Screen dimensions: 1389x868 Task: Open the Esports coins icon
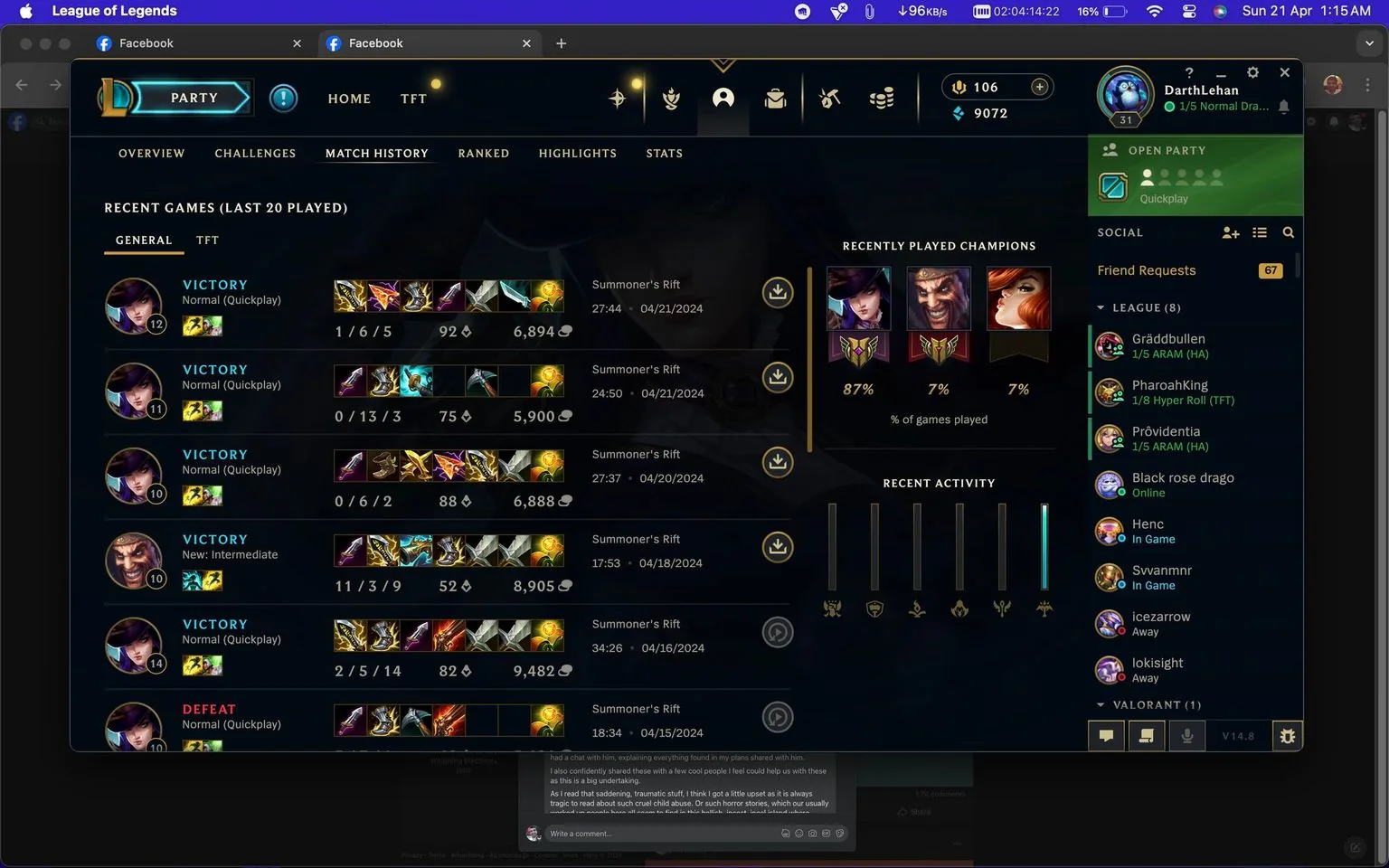coord(882,98)
